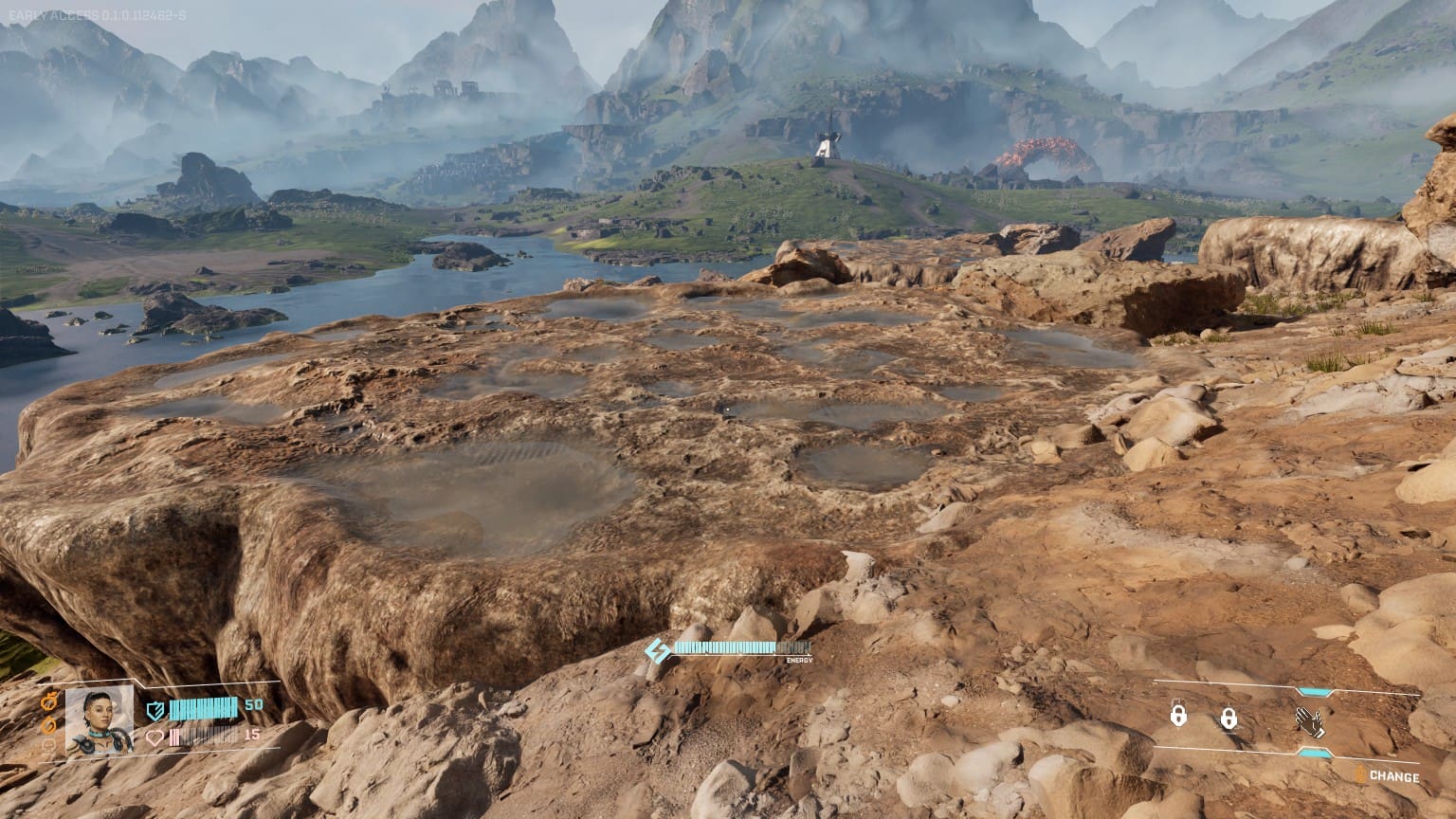
Task: Click the character portrait in the status panel
Action: [100, 720]
